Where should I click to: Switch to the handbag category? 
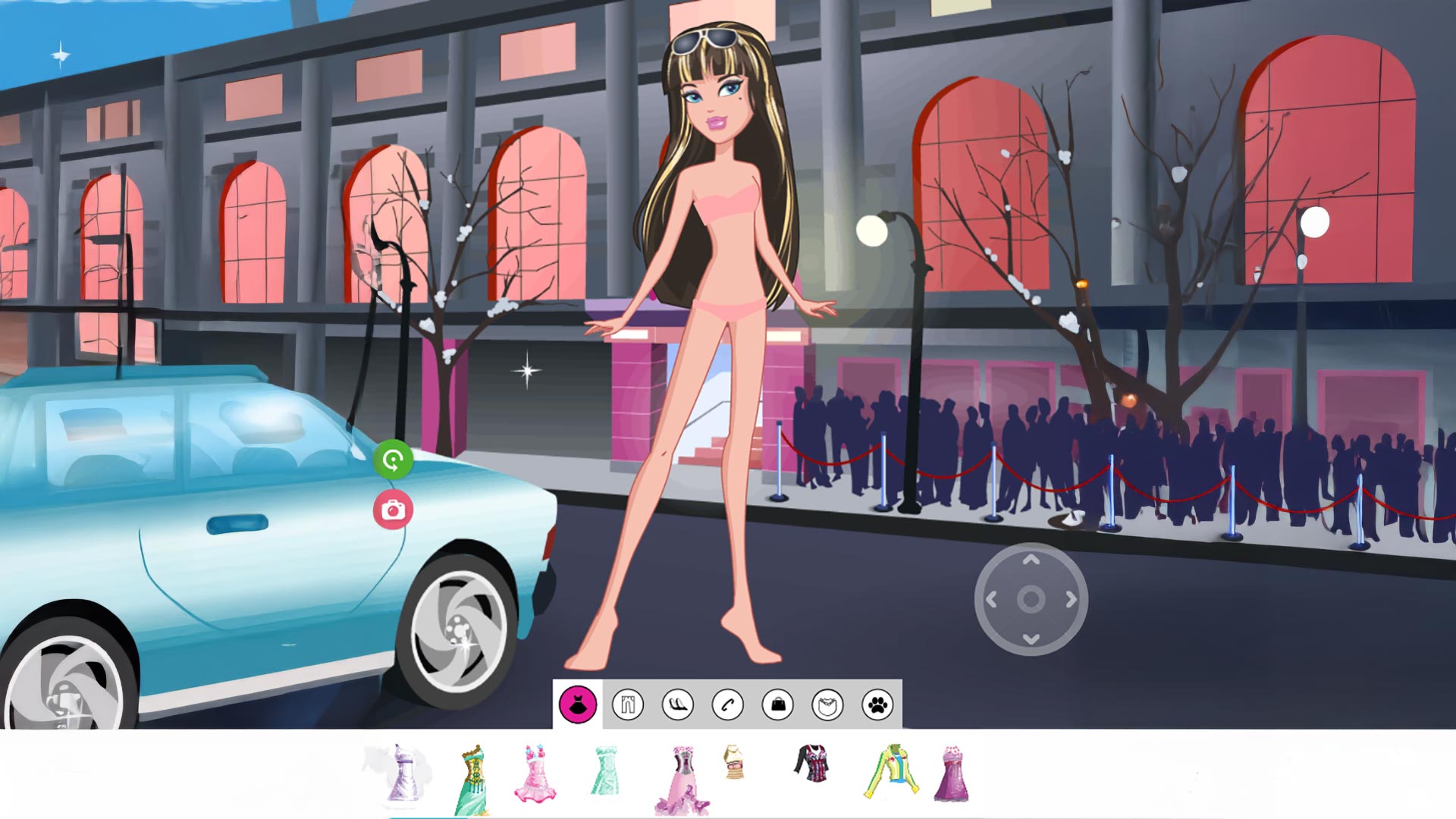777,704
